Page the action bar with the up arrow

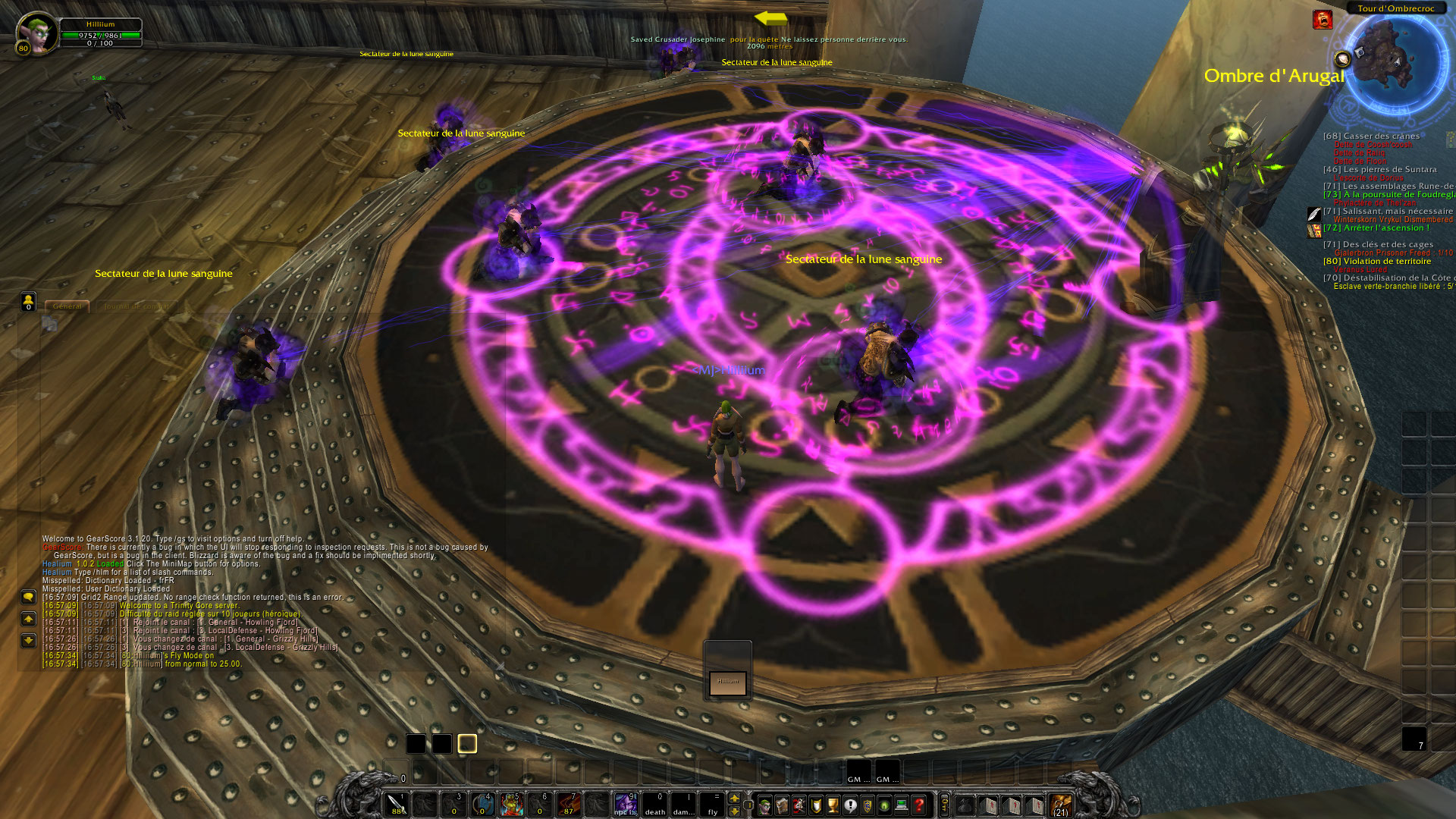click(x=734, y=799)
